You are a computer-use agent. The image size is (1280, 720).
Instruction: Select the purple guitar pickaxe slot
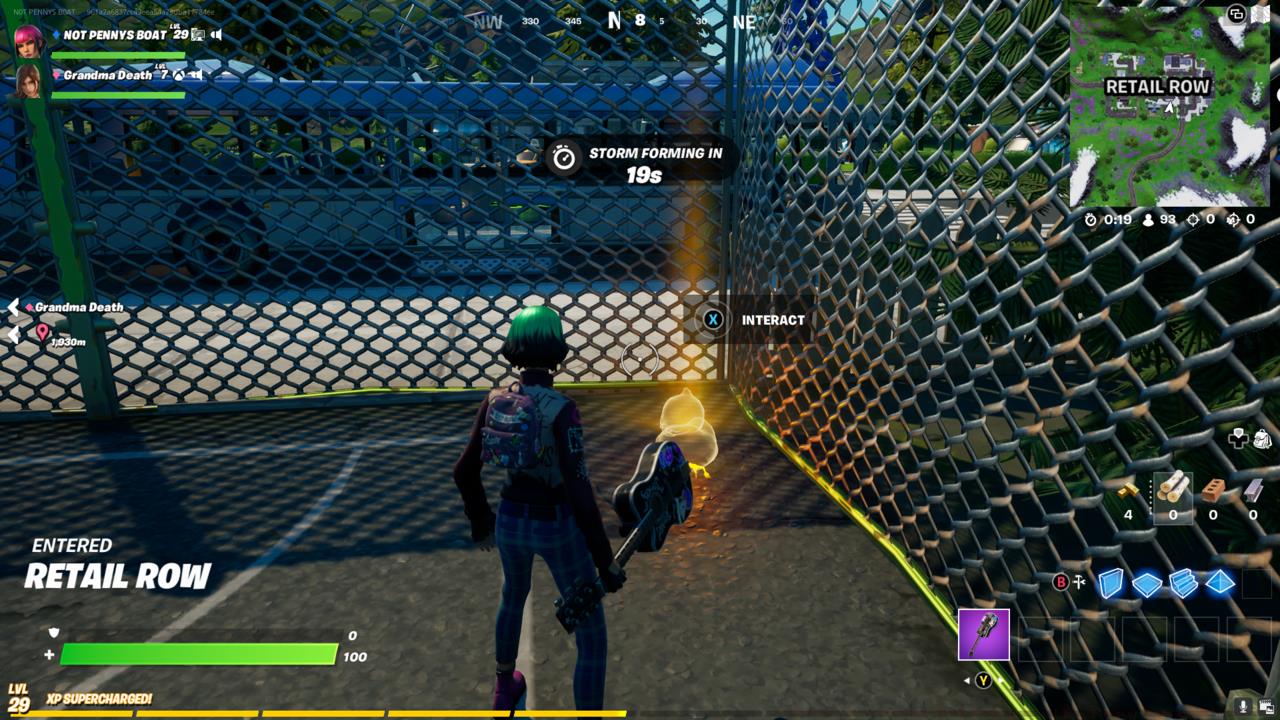pos(984,634)
